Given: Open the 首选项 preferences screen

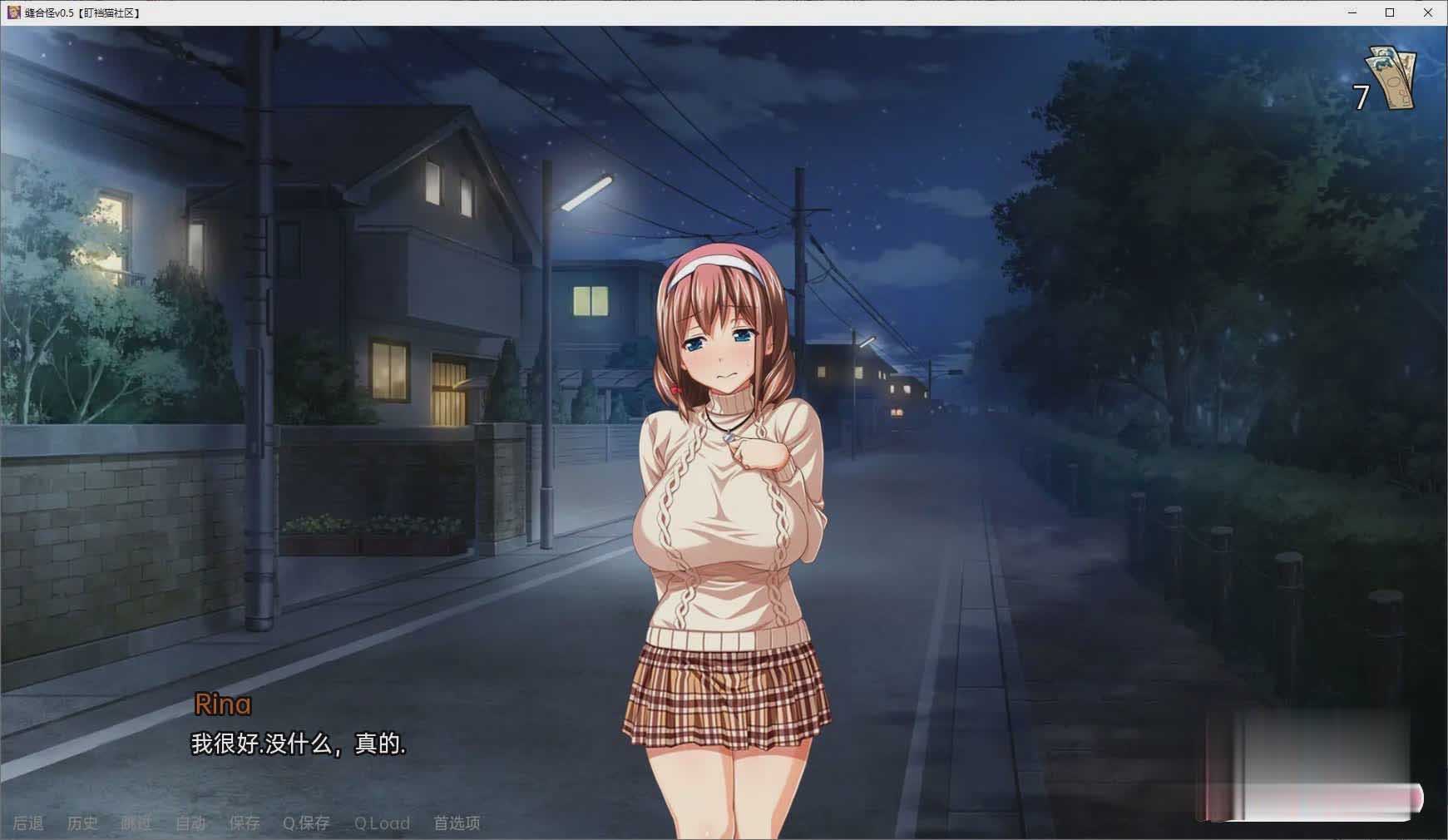Looking at the screenshot, I should pos(456,823).
